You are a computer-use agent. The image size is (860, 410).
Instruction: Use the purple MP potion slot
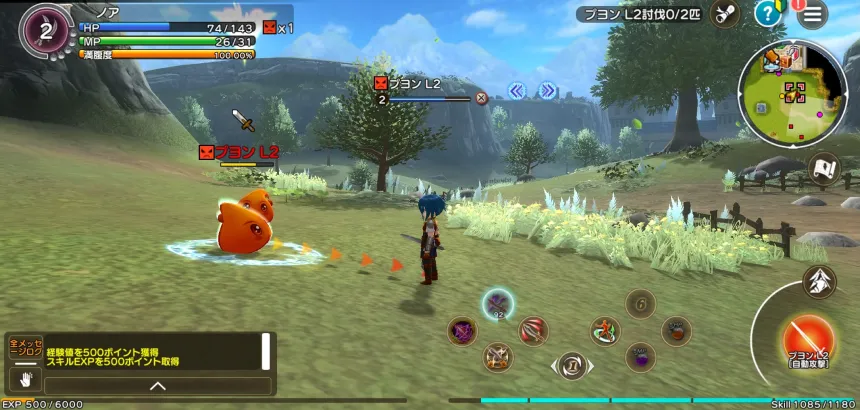[640, 356]
